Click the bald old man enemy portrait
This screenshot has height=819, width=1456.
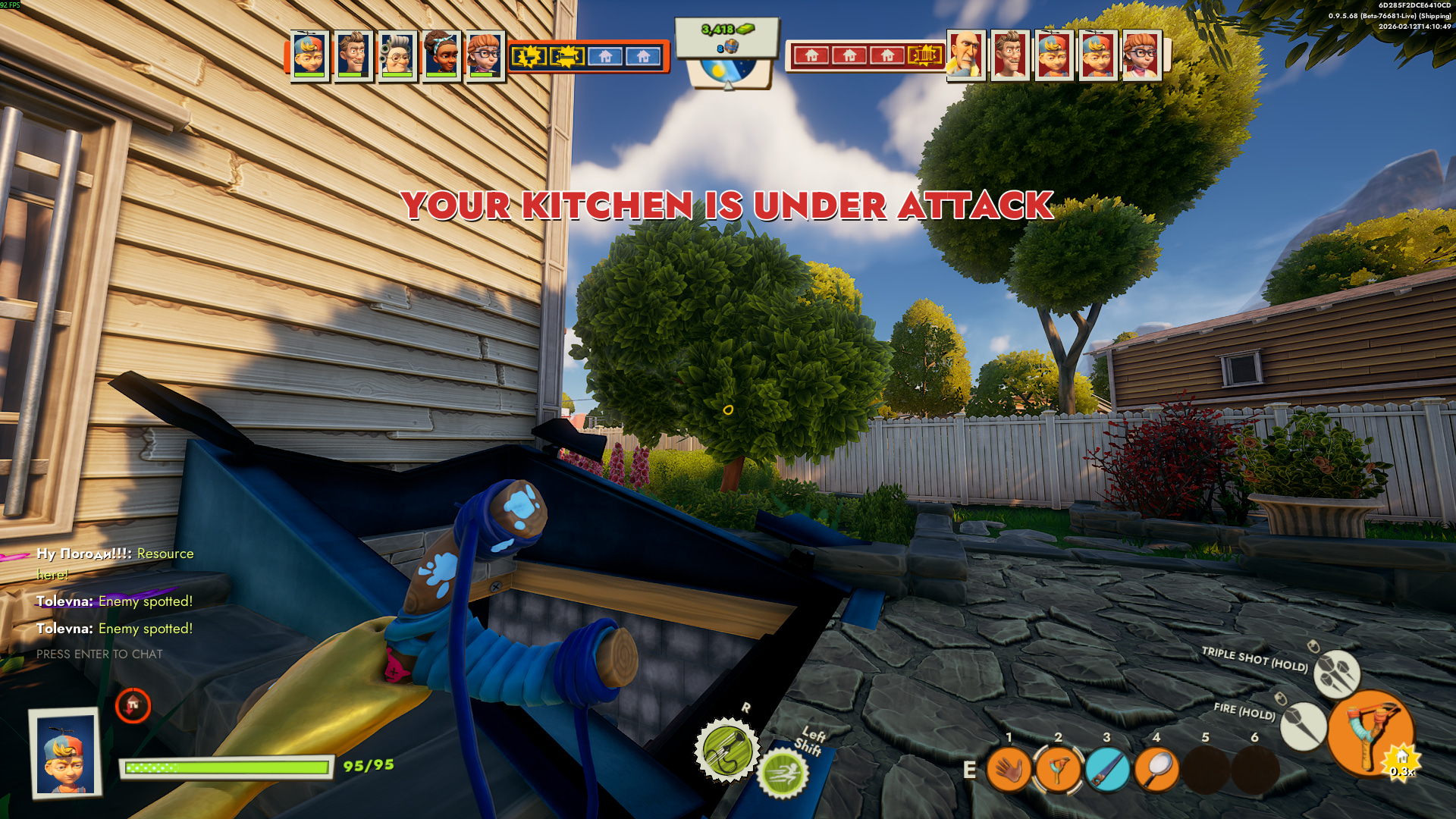coord(965,55)
